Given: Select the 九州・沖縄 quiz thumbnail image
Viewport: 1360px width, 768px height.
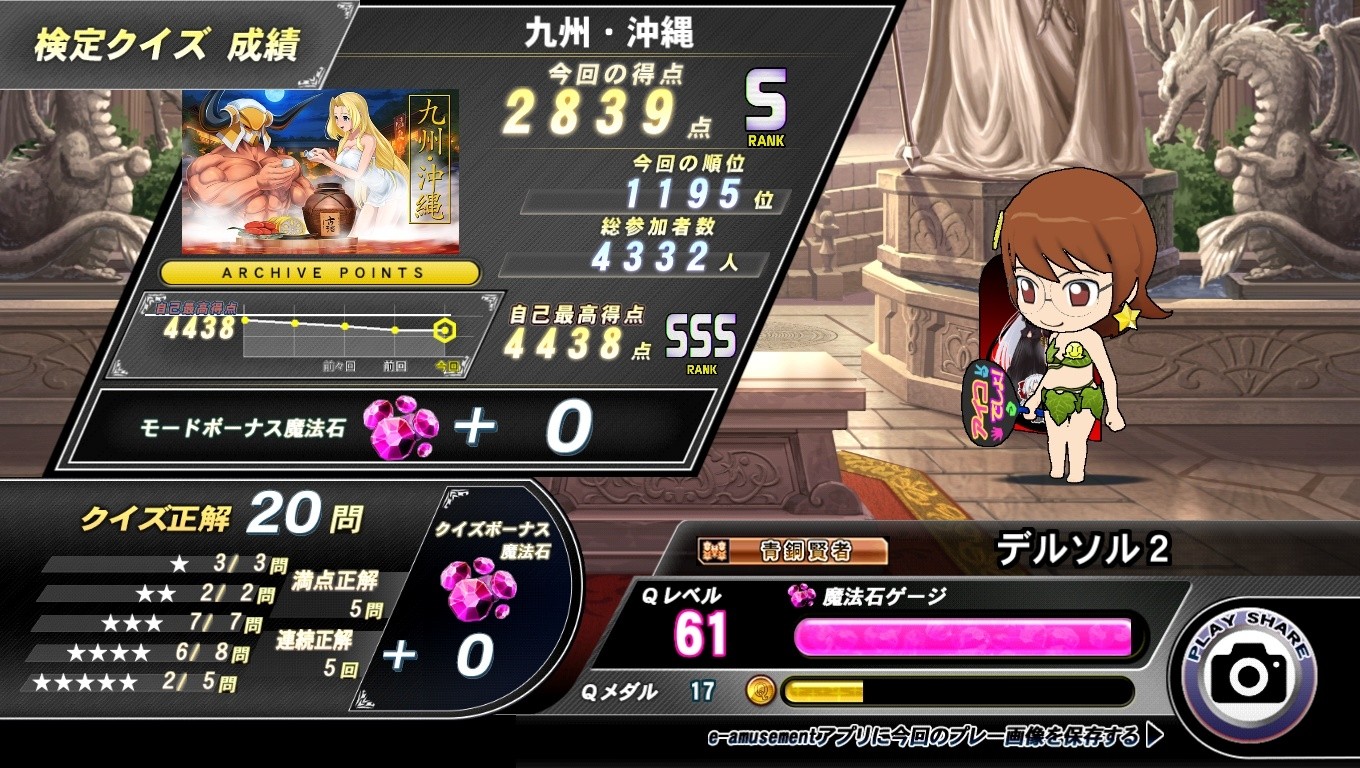Looking at the screenshot, I should click(320, 171).
